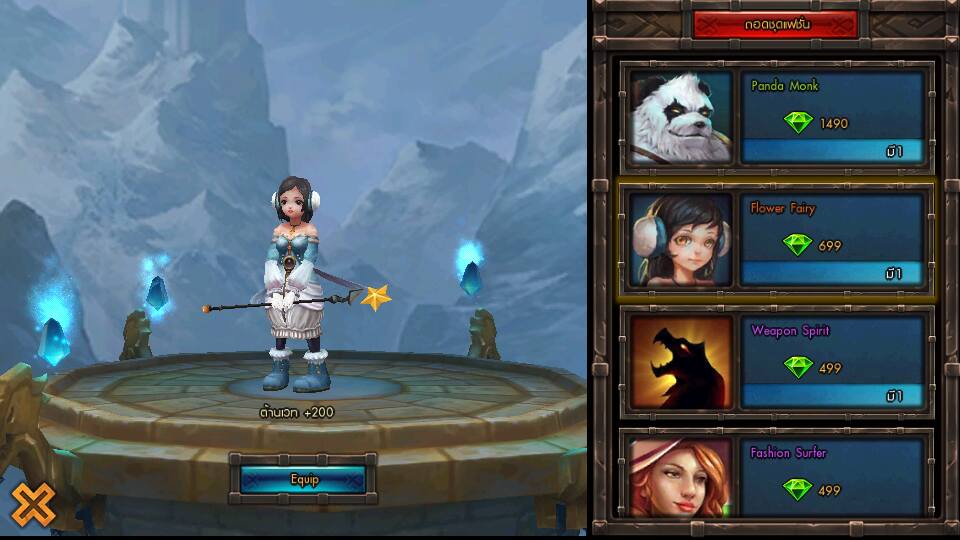Click the Equip button
This screenshot has height=540, width=960.
pyautogui.click(x=303, y=480)
